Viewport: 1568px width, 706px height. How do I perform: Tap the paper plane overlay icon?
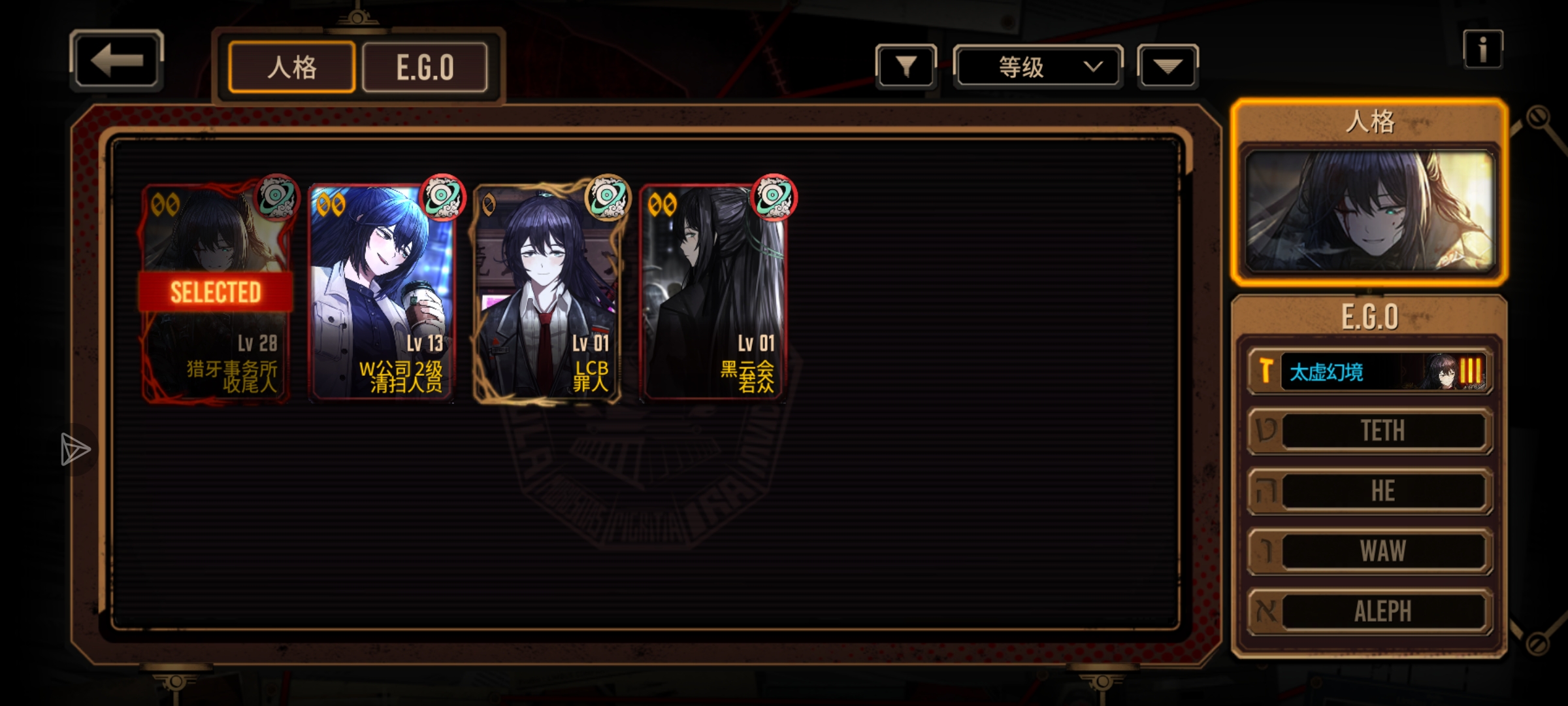tap(75, 450)
